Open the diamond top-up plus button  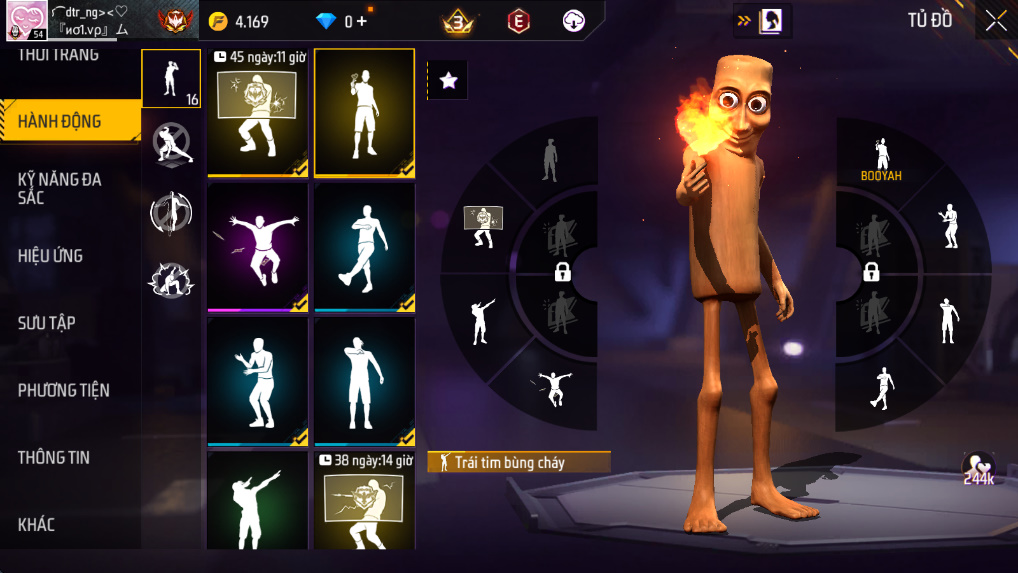[x=360, y=21]
